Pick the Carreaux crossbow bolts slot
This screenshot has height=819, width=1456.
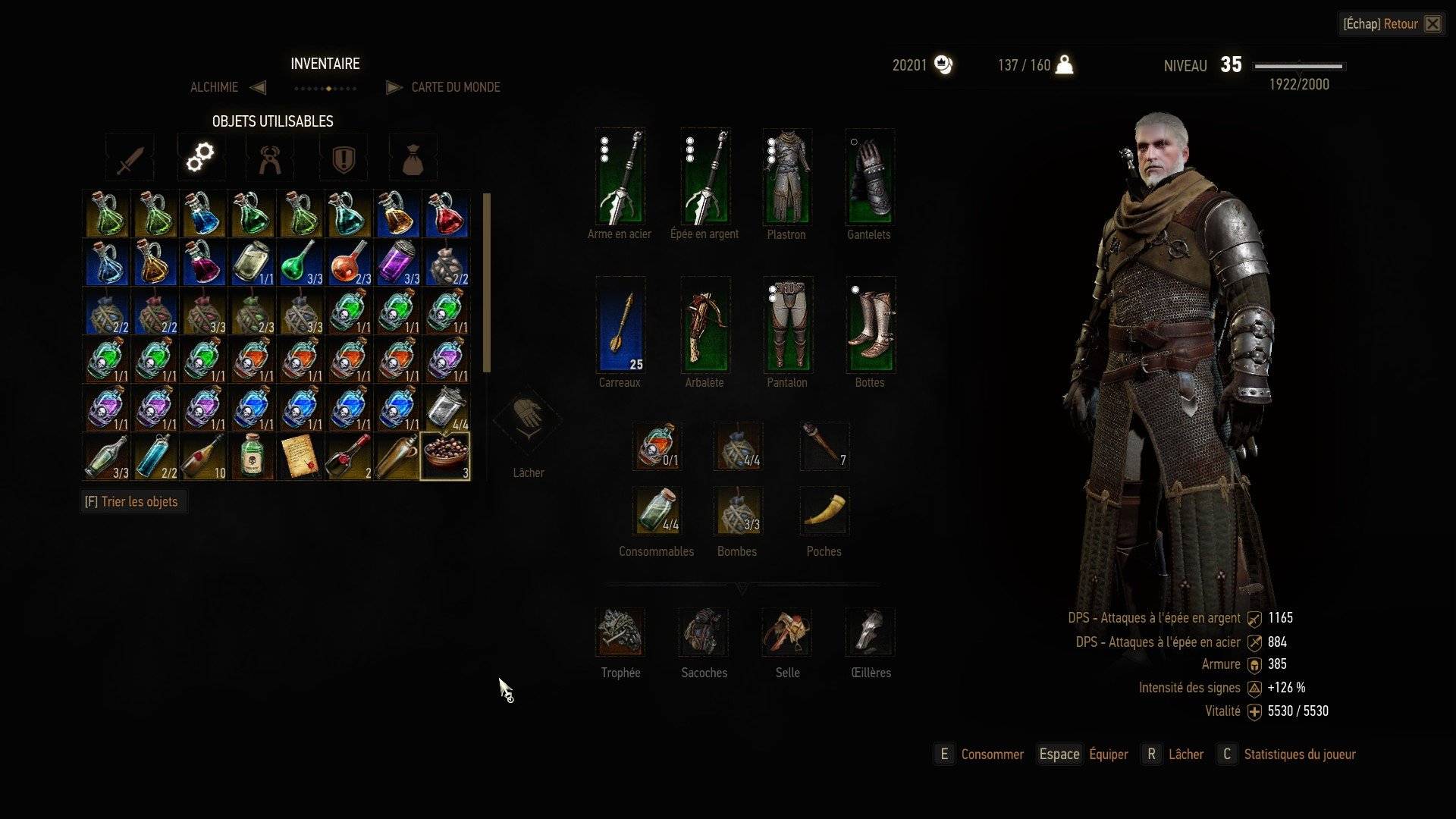click(620, 325)
